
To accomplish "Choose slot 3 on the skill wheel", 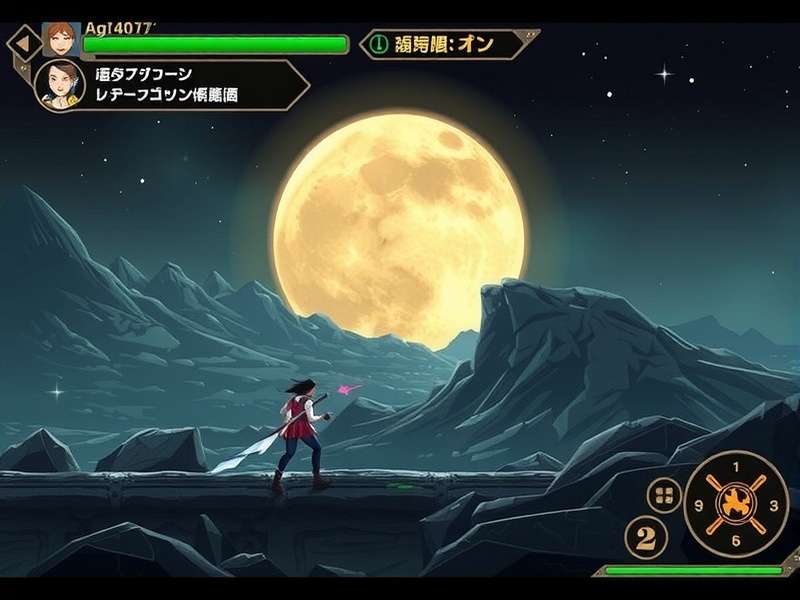I will click(774, 504).
